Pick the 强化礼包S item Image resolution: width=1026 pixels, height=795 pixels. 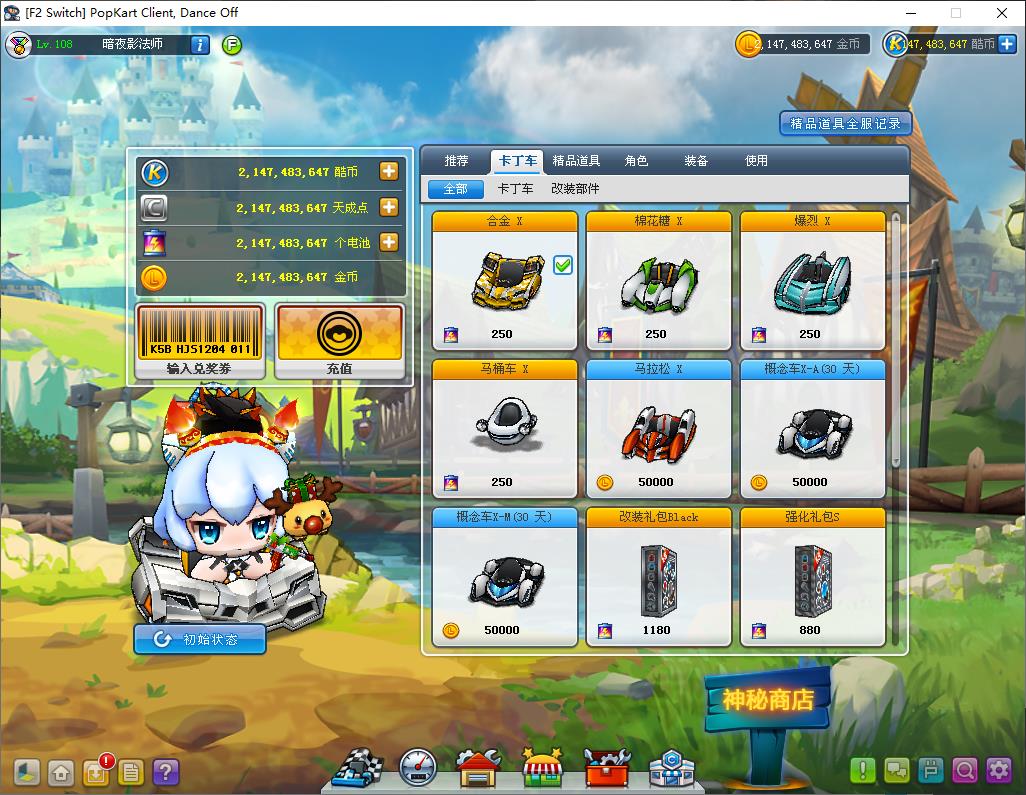coord(813,577)
